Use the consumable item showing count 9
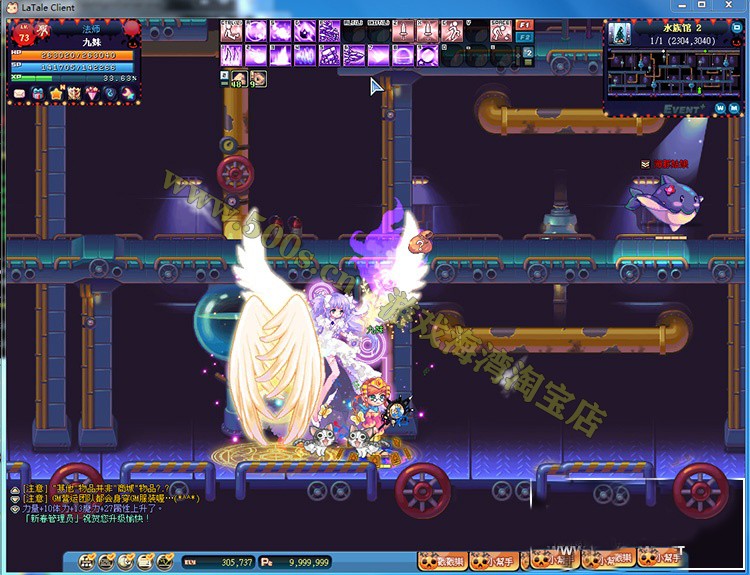The width and height of the screenshot is (750, 575). click(x=258, y=78)
